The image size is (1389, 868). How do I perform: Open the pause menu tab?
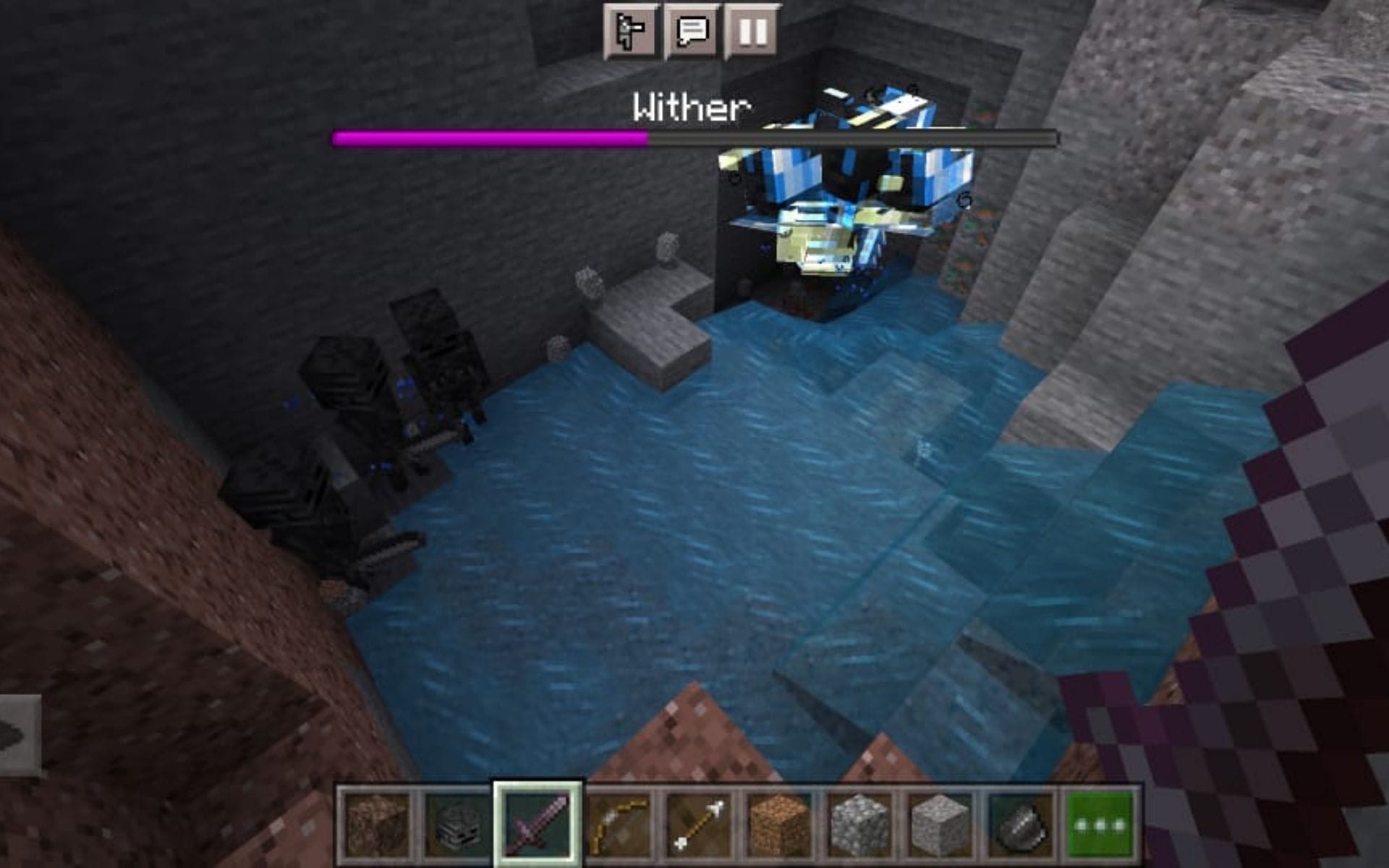click(753, 30)
